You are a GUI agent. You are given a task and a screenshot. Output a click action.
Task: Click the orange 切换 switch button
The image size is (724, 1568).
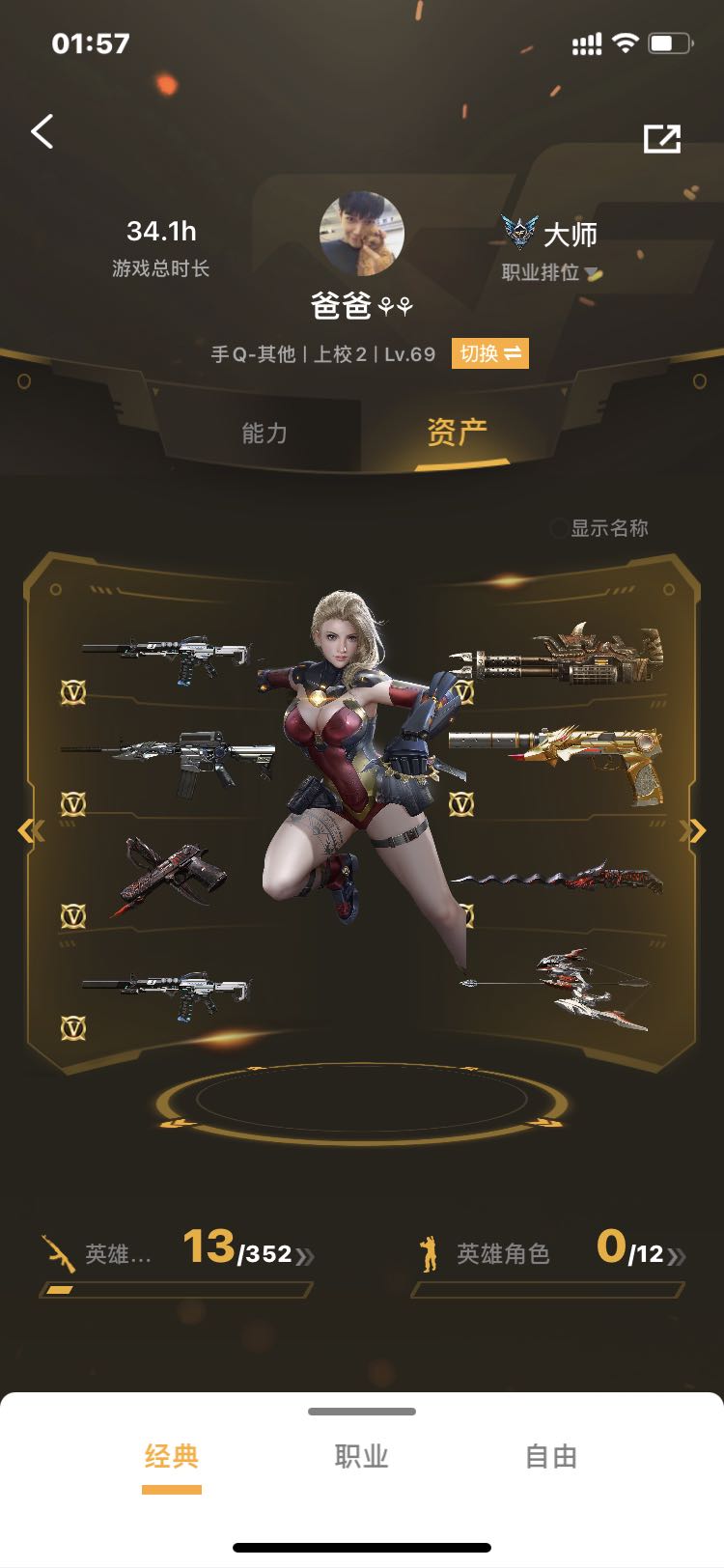[489, 353]
